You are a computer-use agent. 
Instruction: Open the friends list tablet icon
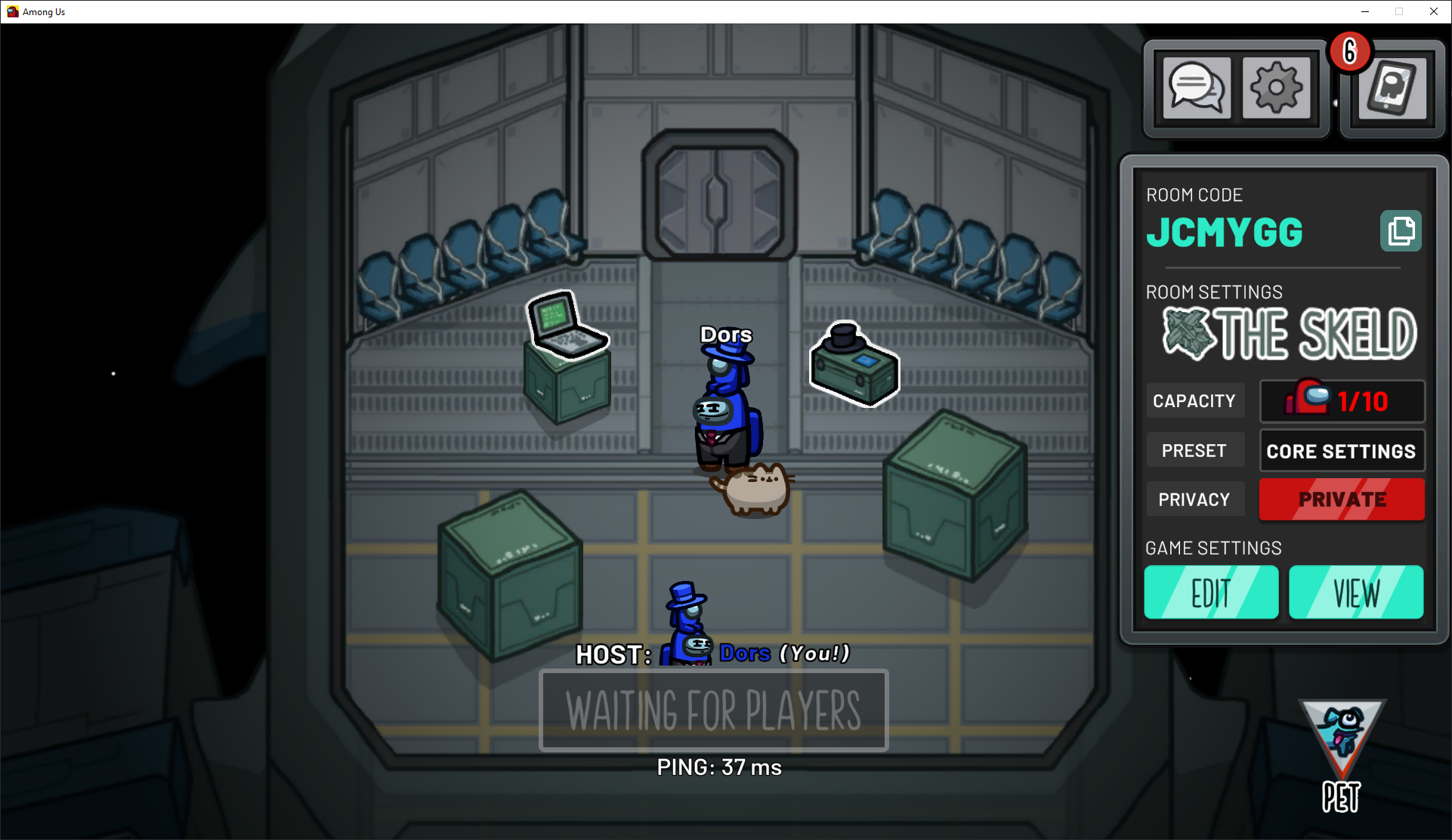tap(1392, 89)
